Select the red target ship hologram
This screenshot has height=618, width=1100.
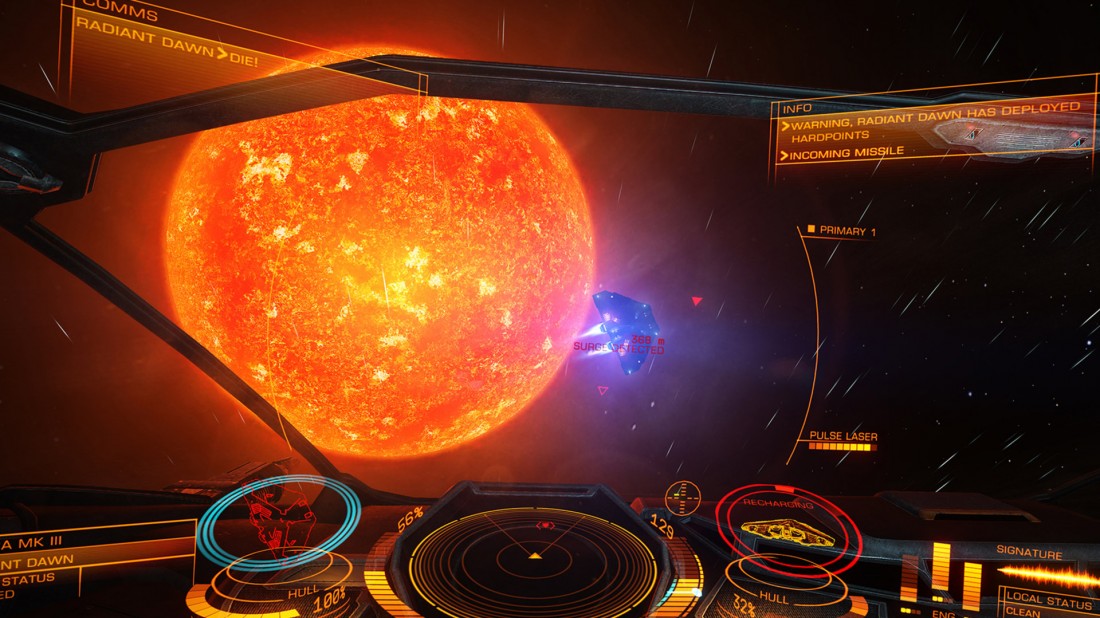(x=790, y=530)
